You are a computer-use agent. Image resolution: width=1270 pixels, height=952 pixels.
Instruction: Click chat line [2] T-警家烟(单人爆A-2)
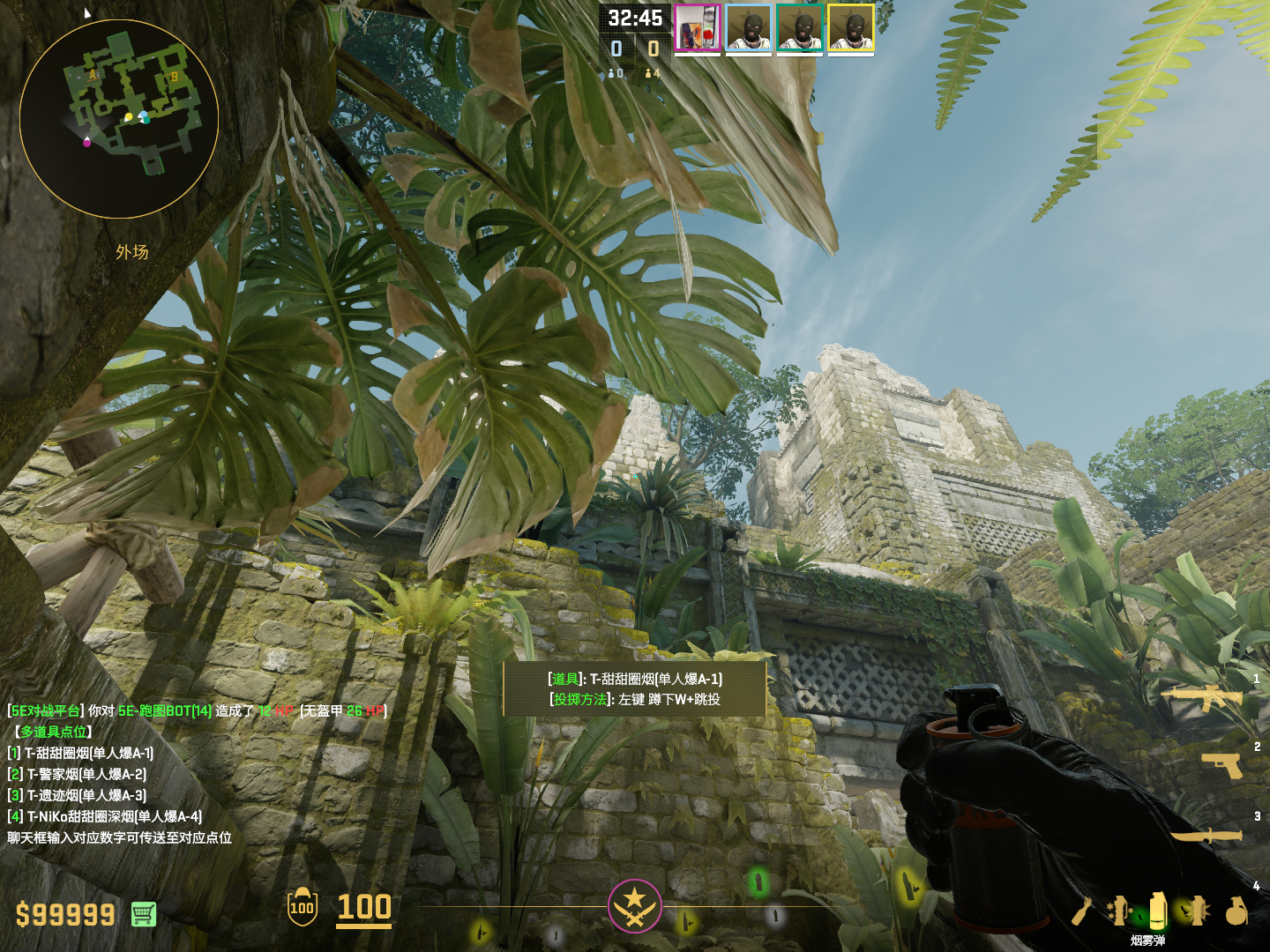[x=78, y=774]
